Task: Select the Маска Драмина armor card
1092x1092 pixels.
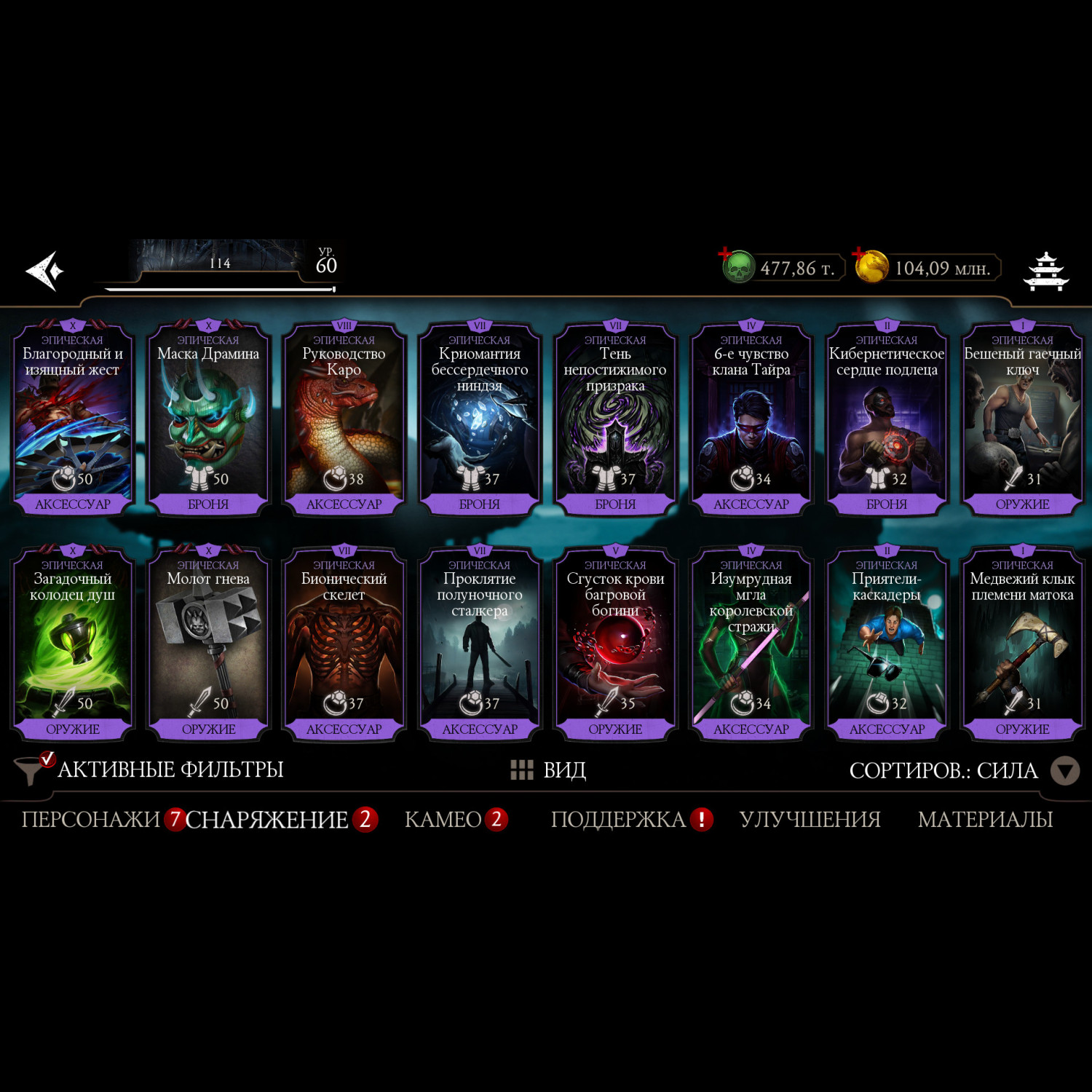Action: 208,419
